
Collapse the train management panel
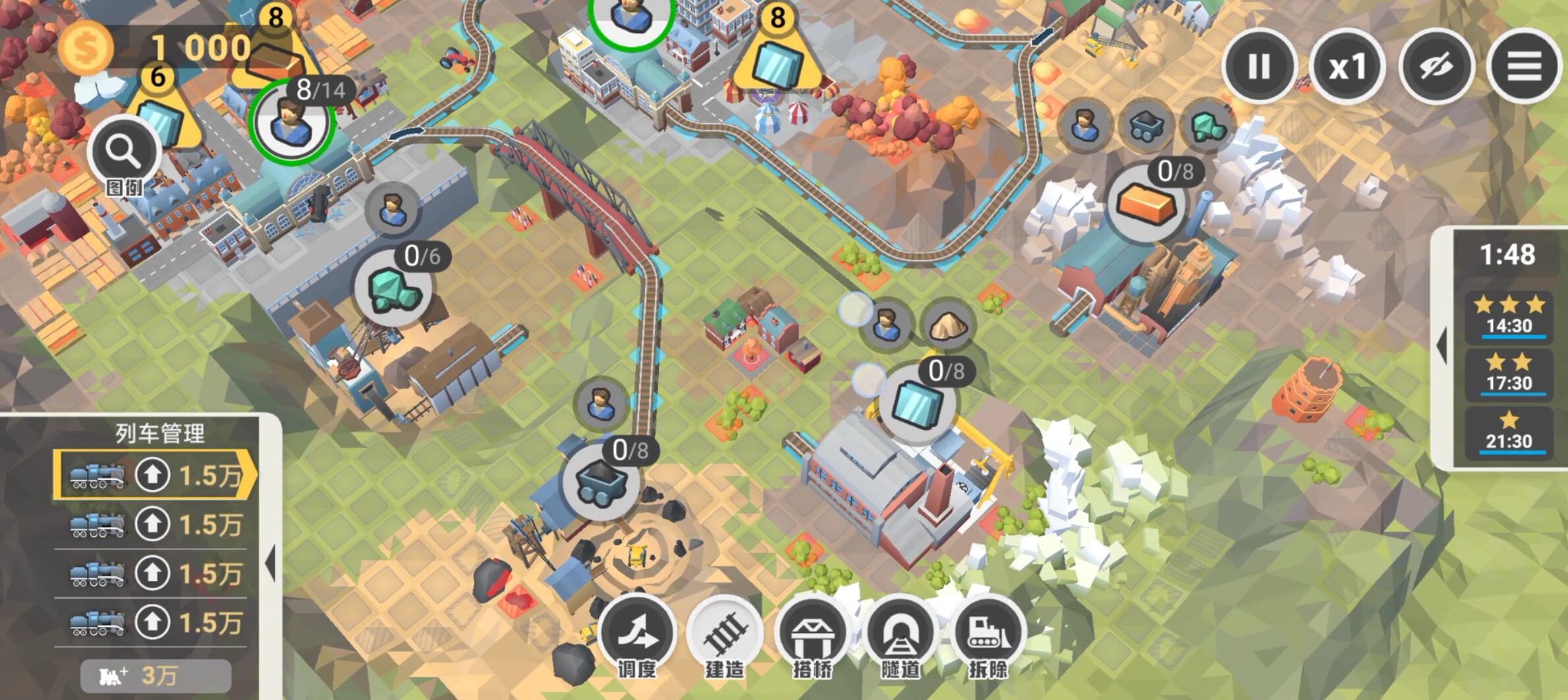click(270, 563)
